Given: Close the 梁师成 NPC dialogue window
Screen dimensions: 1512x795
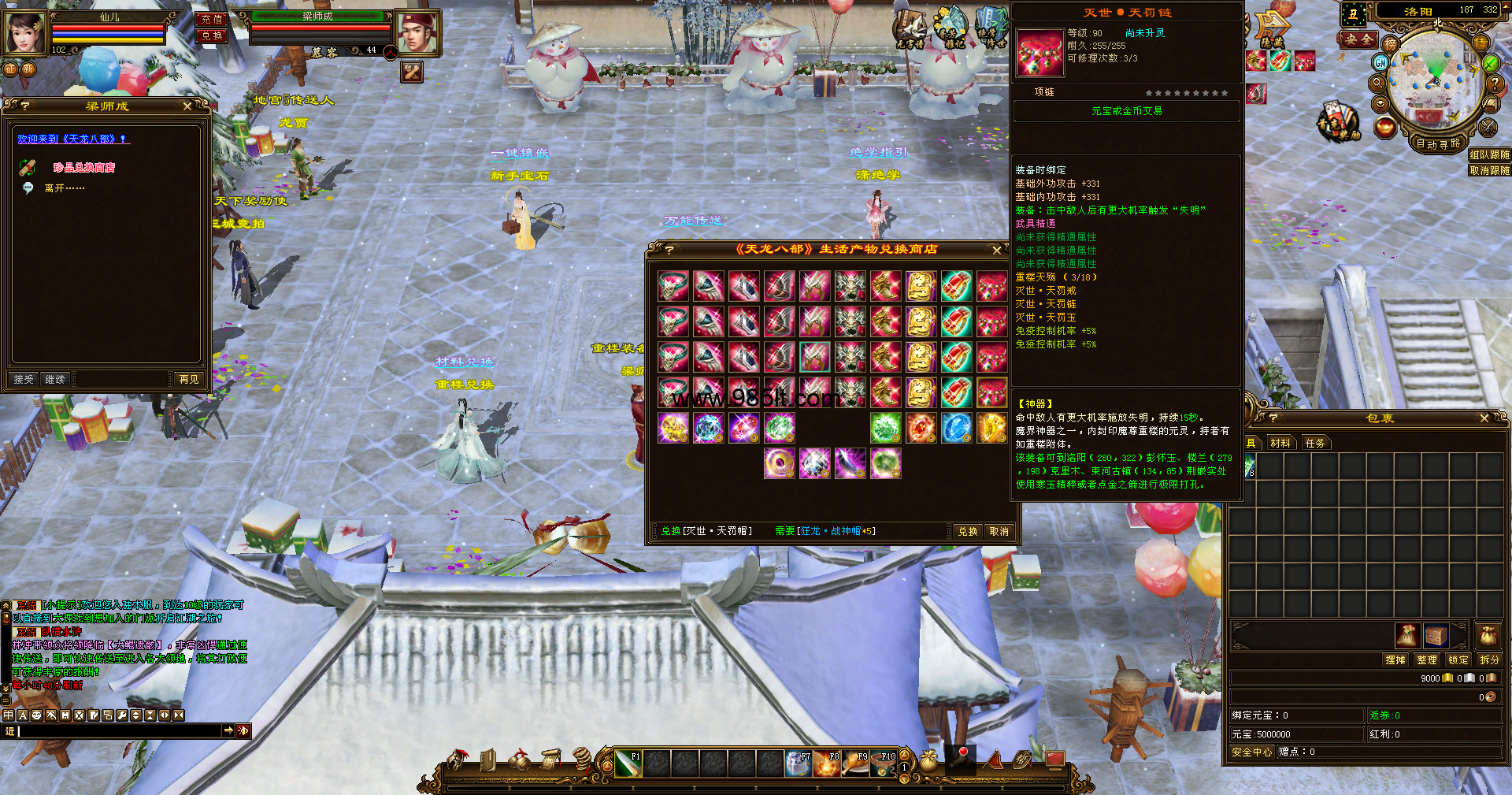Looking at the screenshot, I should pyautogui.click(x=187, y=106).
